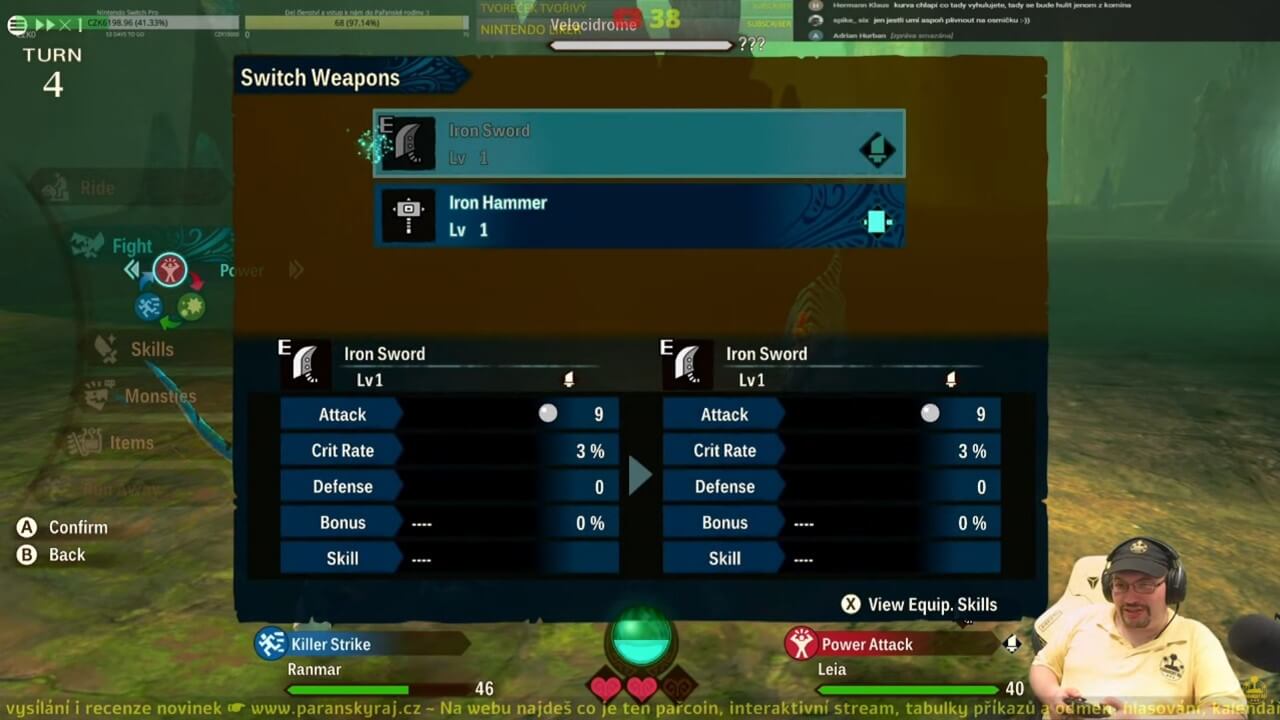Image resolution: width=1280 pixels, height=720 pixels.
Task: Choose the Iron Hammer weapon row
Action: (x=639, y=216)
